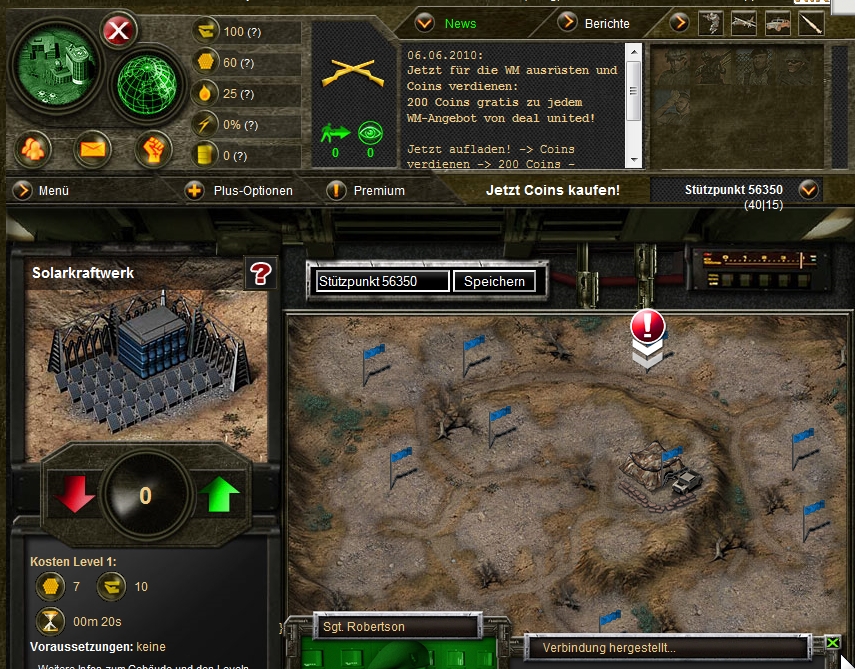
Task: Select the infantry soldier unit icon
Action: point(711,23)
